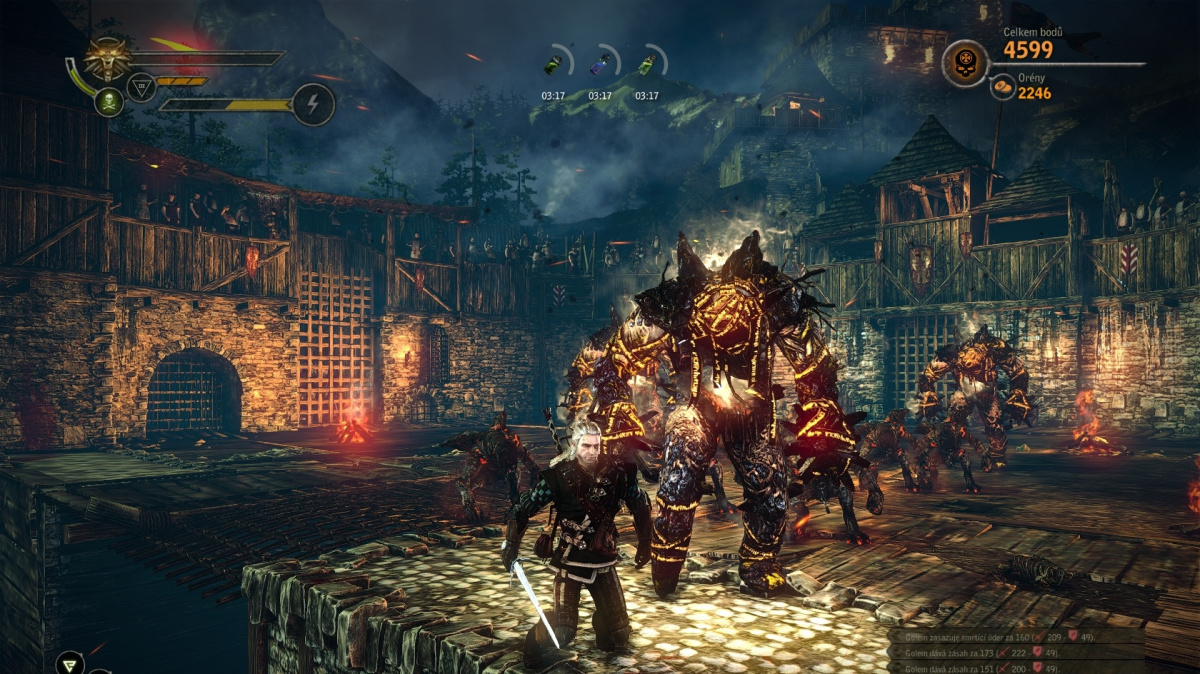Click the Orény coins icon
1200x674 pixels.
click(1003, 90)
